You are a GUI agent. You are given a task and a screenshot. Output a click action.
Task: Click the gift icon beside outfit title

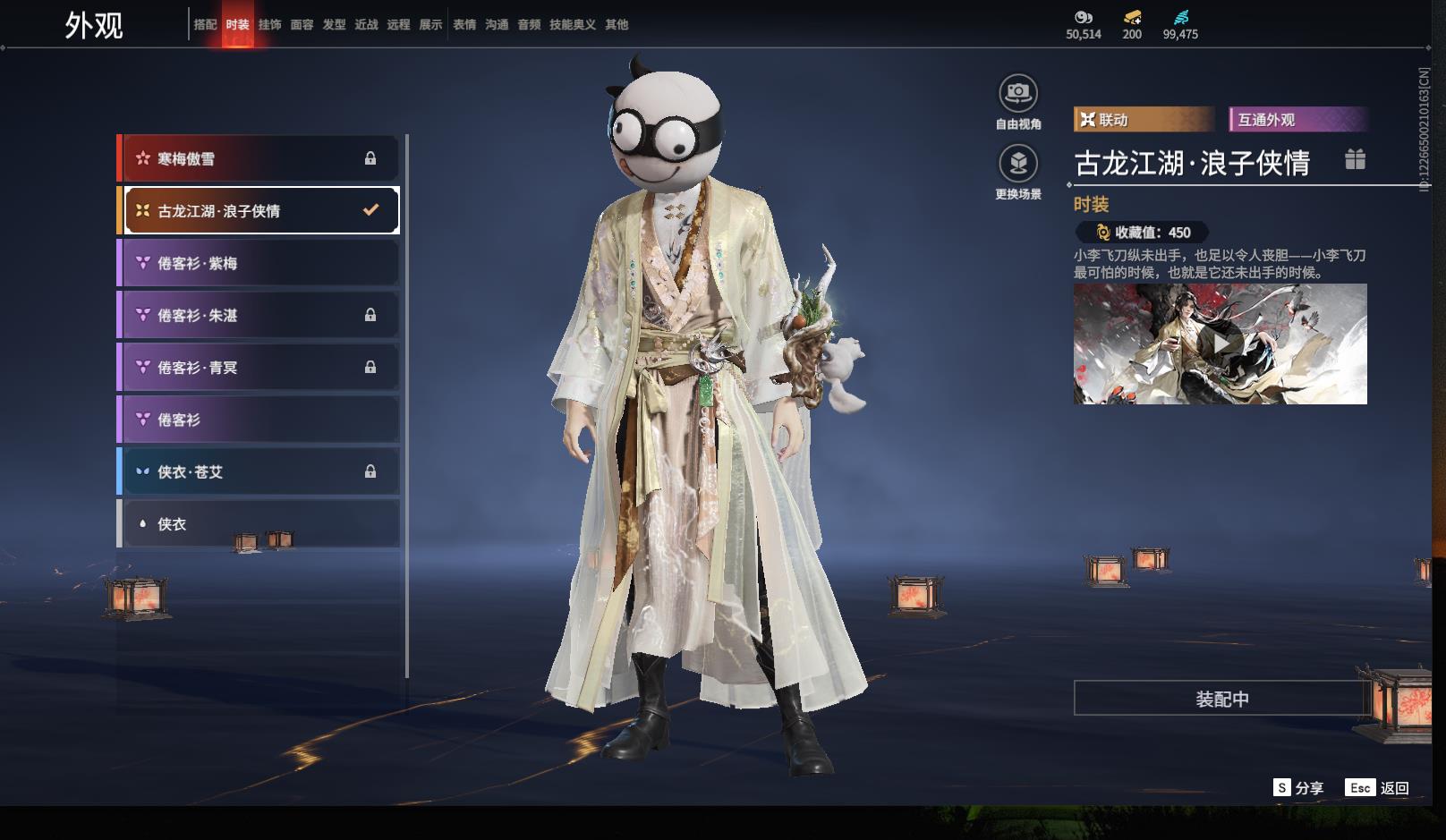tap(1355, 160)
